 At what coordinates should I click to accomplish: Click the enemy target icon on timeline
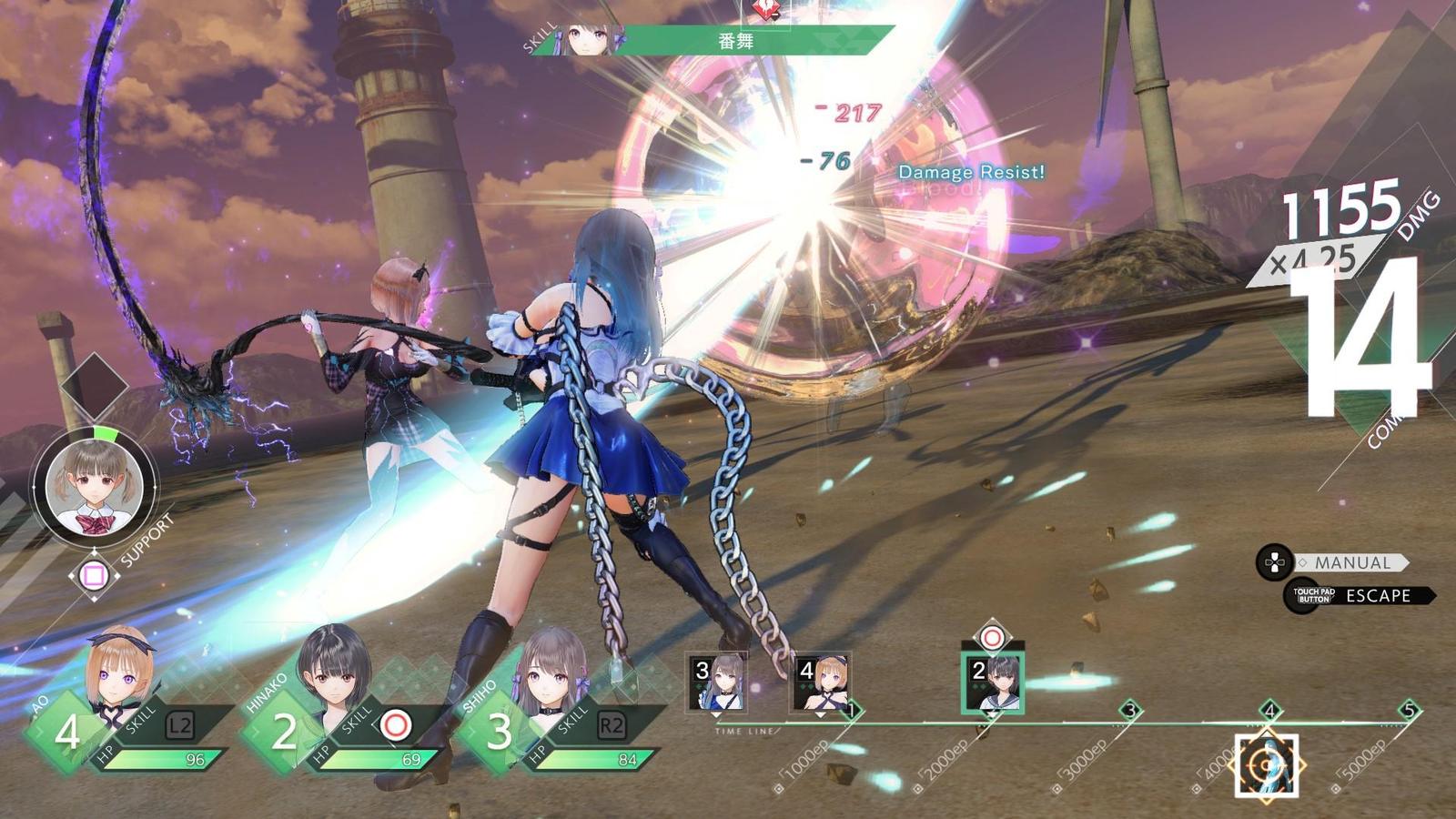click(1266, 766)
